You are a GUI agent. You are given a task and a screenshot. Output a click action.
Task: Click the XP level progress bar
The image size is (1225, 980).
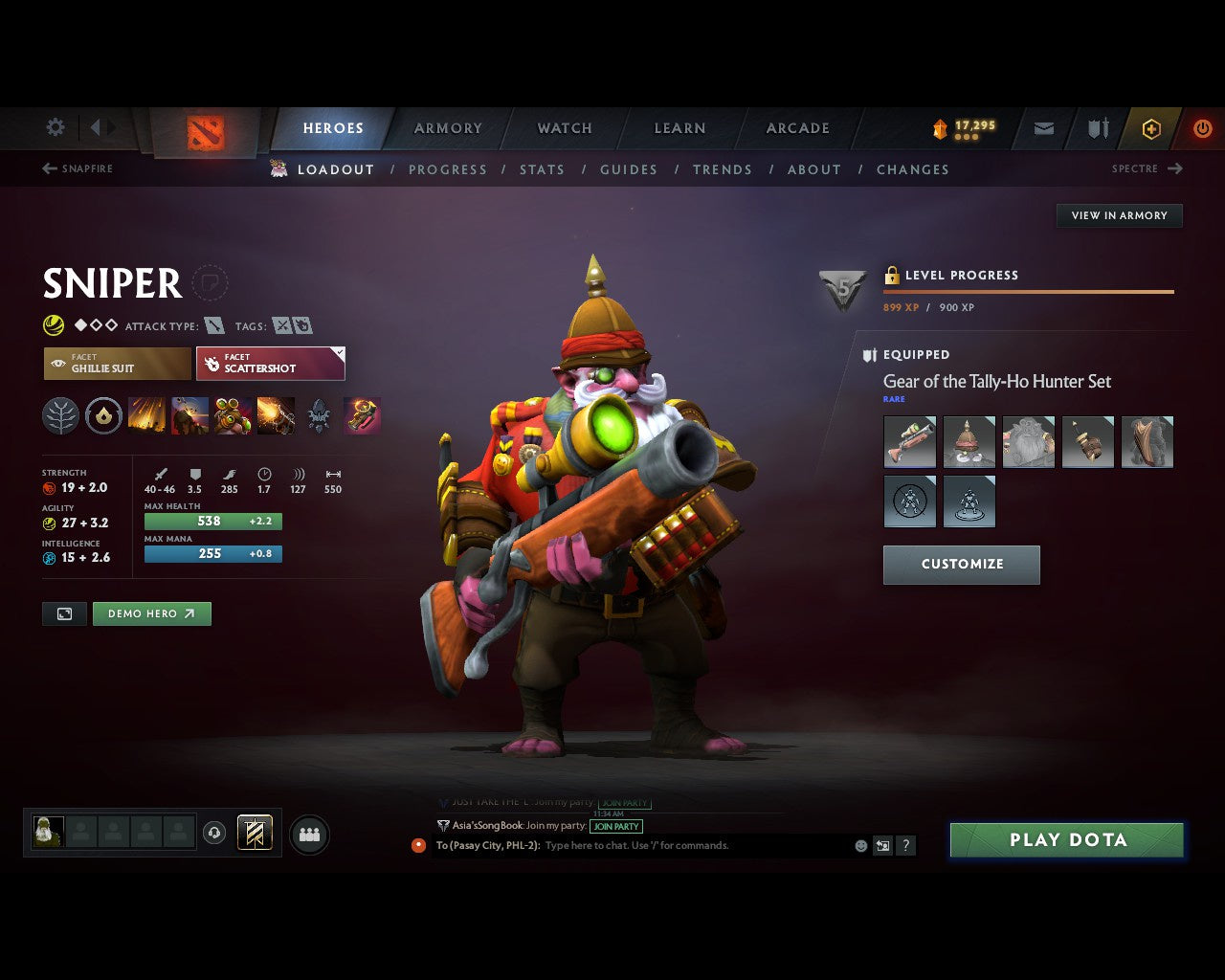pyautogui.click(x=1029, y=292)
